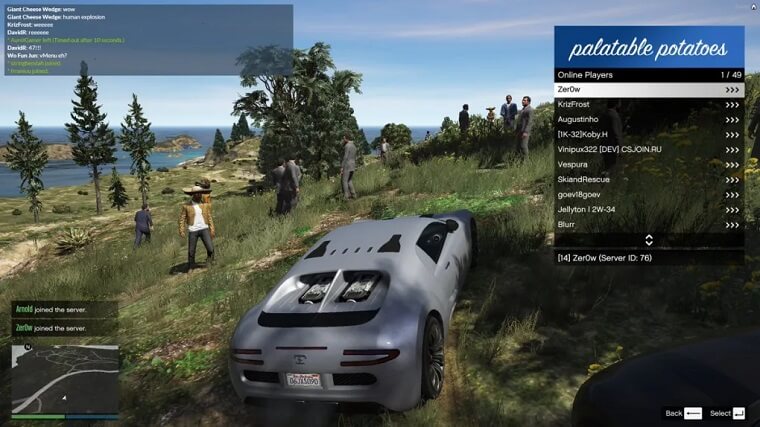Screen dimensions: 760x427
Task: Click the up/down scroll arrows below the player list
Action: pos(649,240)
